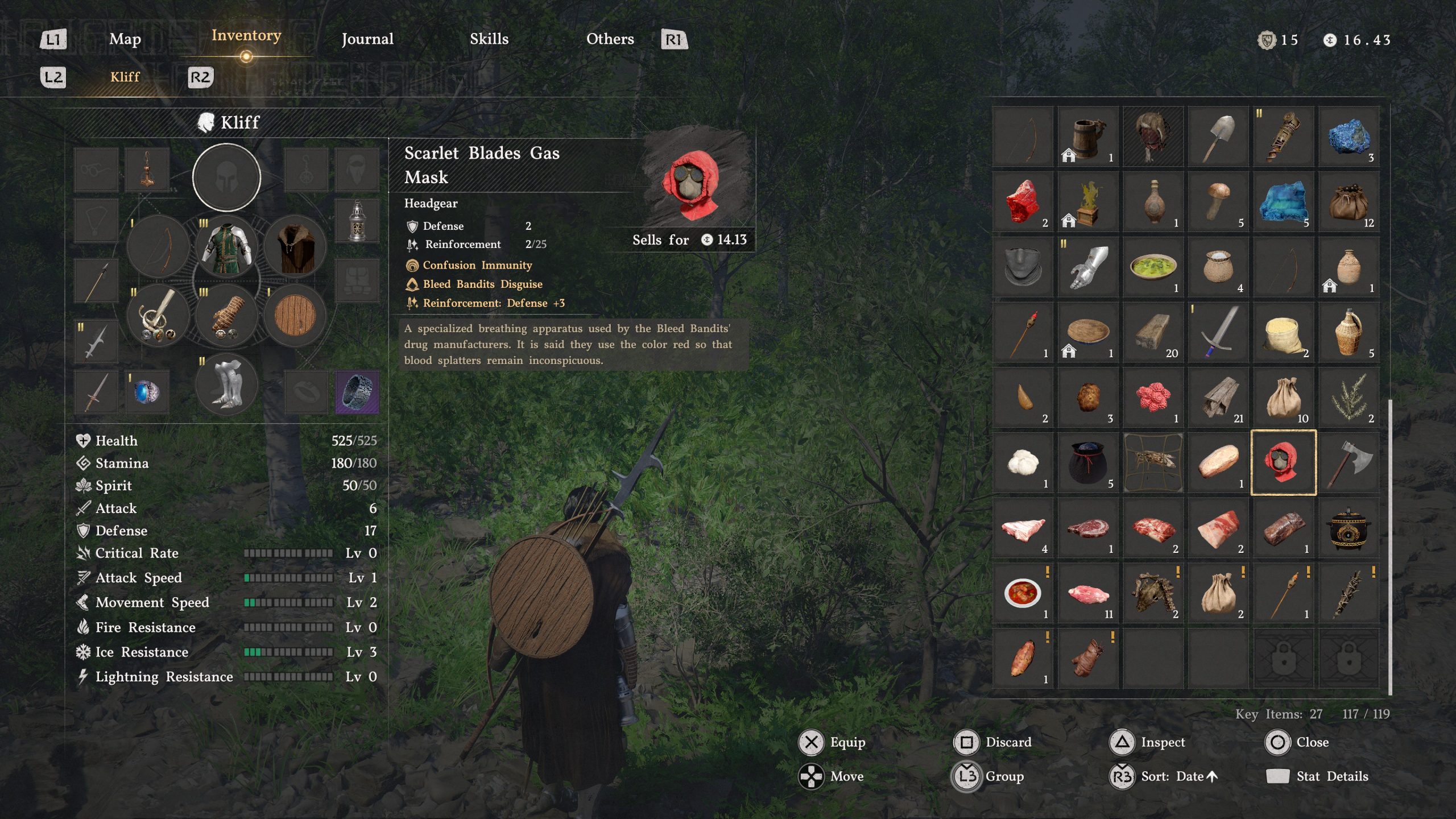The height and width of the screenshot is (819, 1456).
Task: Select the hand axe item
Action: pos(1349,462)
